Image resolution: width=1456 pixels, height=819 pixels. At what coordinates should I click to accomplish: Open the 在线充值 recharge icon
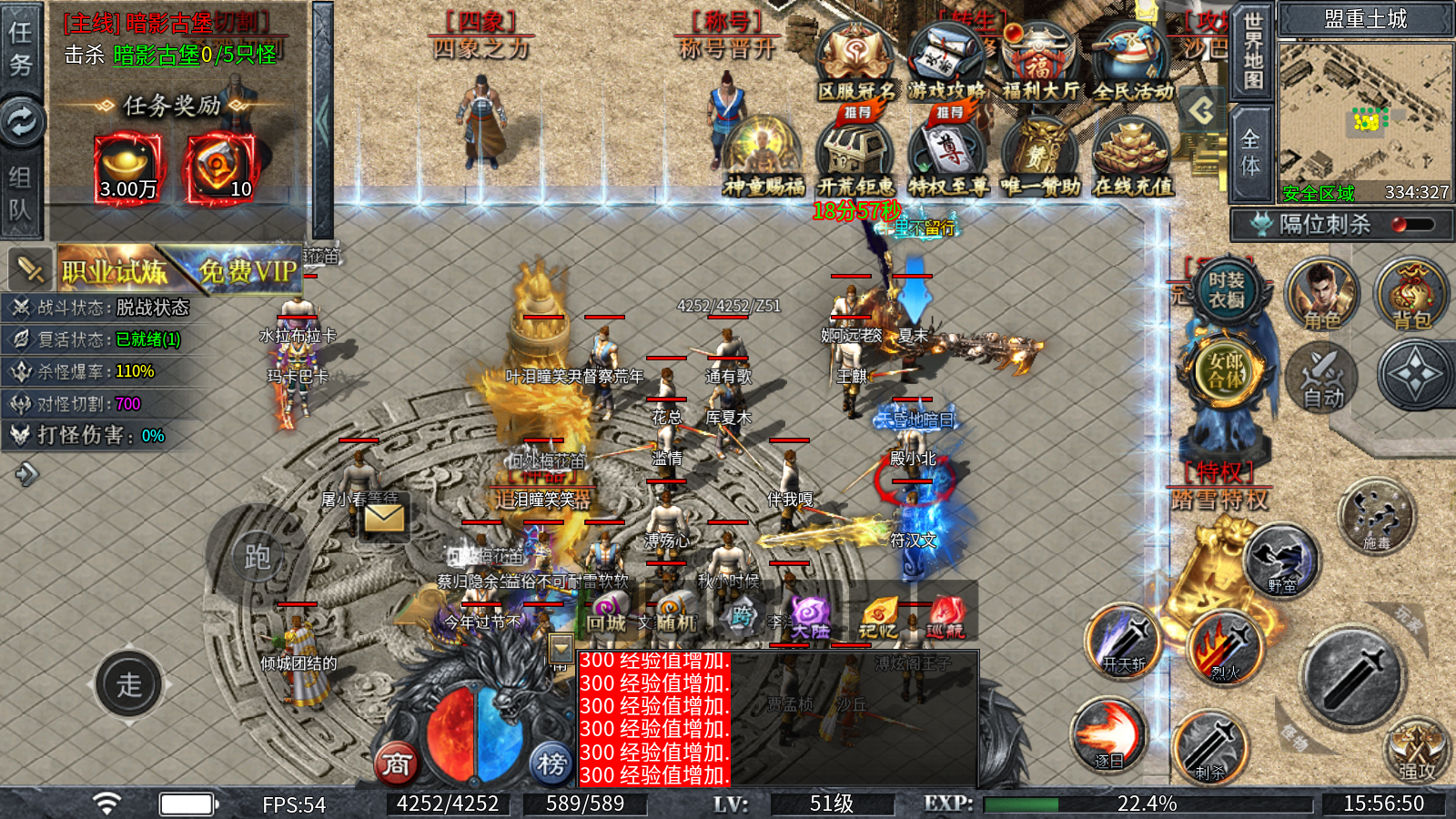click(x=1133, y=157)
